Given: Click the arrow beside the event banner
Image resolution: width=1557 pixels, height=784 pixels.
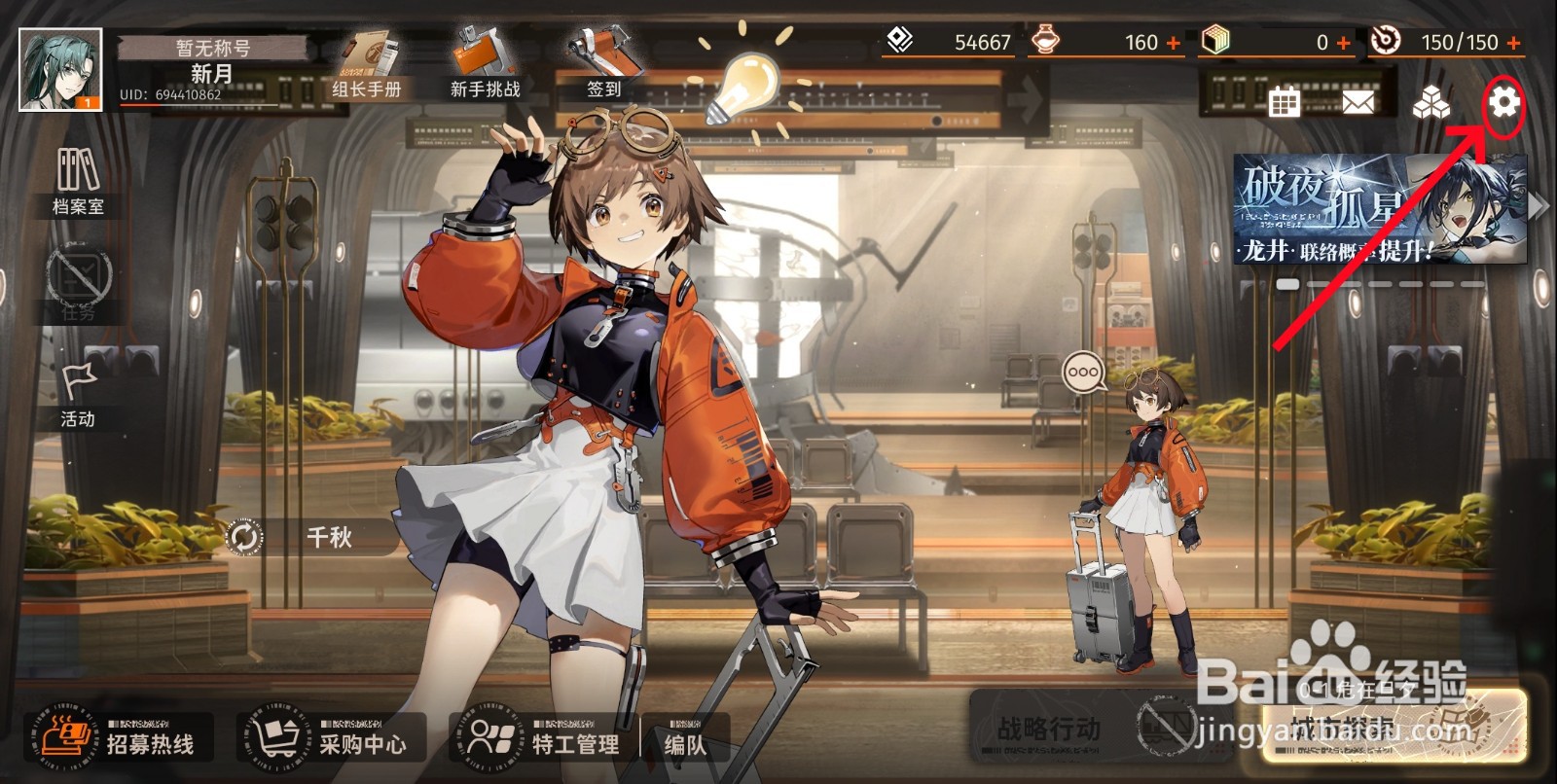Looking at the screenshot, I should tap(1538, 206).
